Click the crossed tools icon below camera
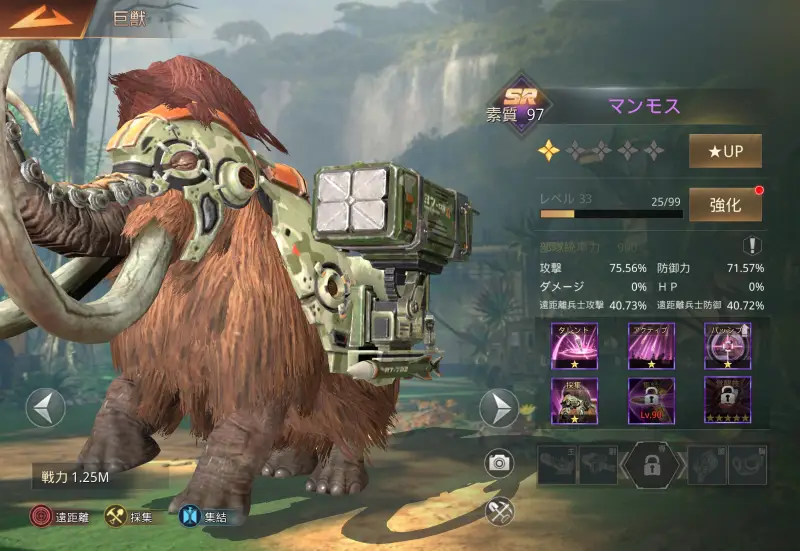This screenshot has width=800, height=551. [x=499, y=511]
